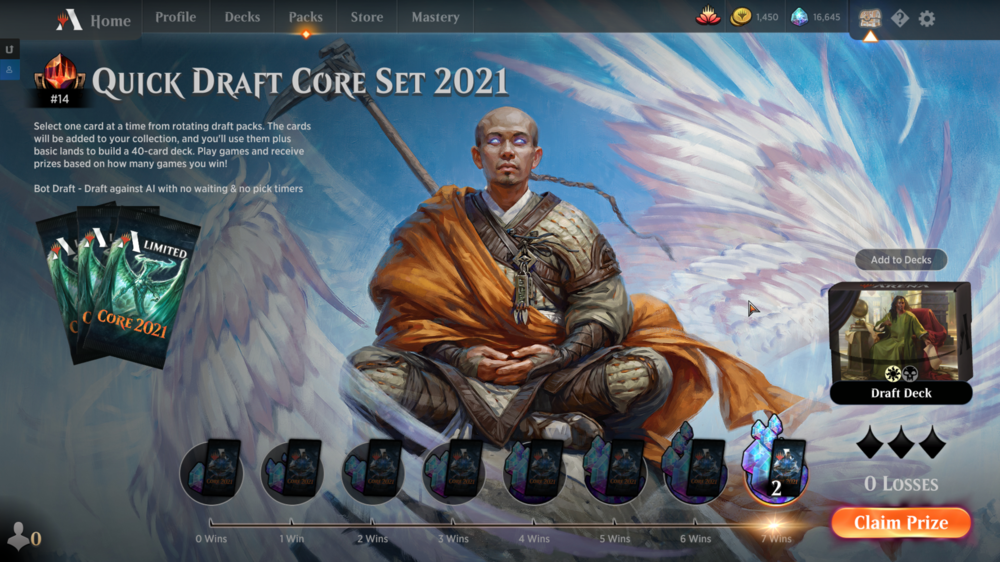Select the Draft Deck box

tap(900, 342)
